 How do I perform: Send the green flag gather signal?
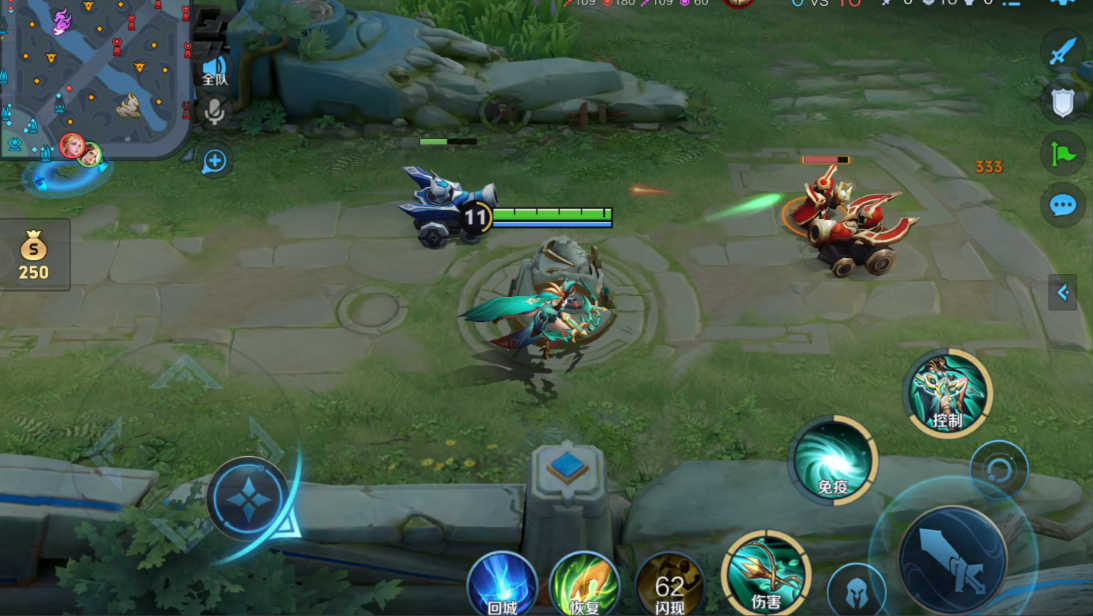pos(1062,154)
